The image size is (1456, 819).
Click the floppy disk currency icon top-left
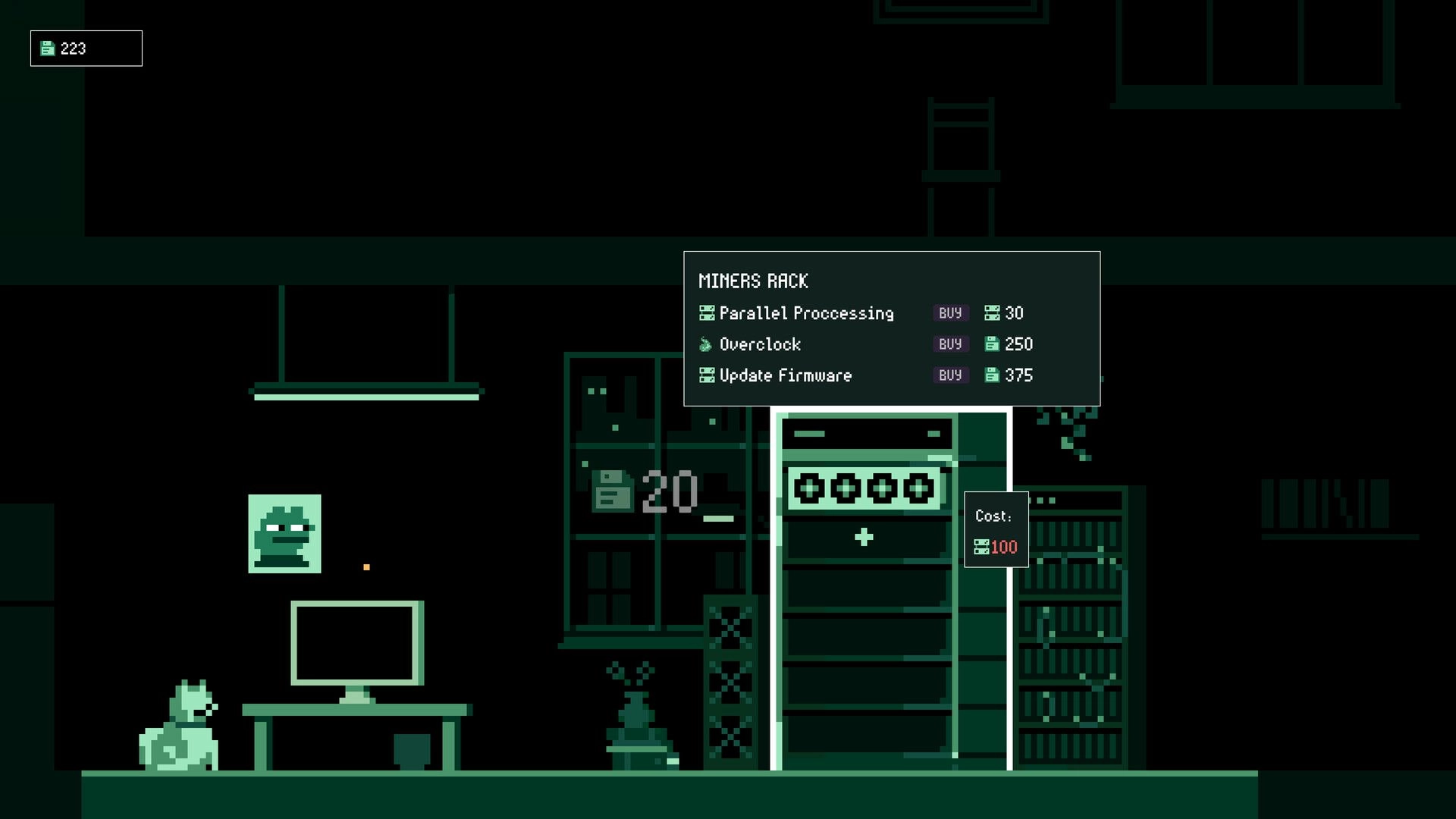[x=49, y=48]
